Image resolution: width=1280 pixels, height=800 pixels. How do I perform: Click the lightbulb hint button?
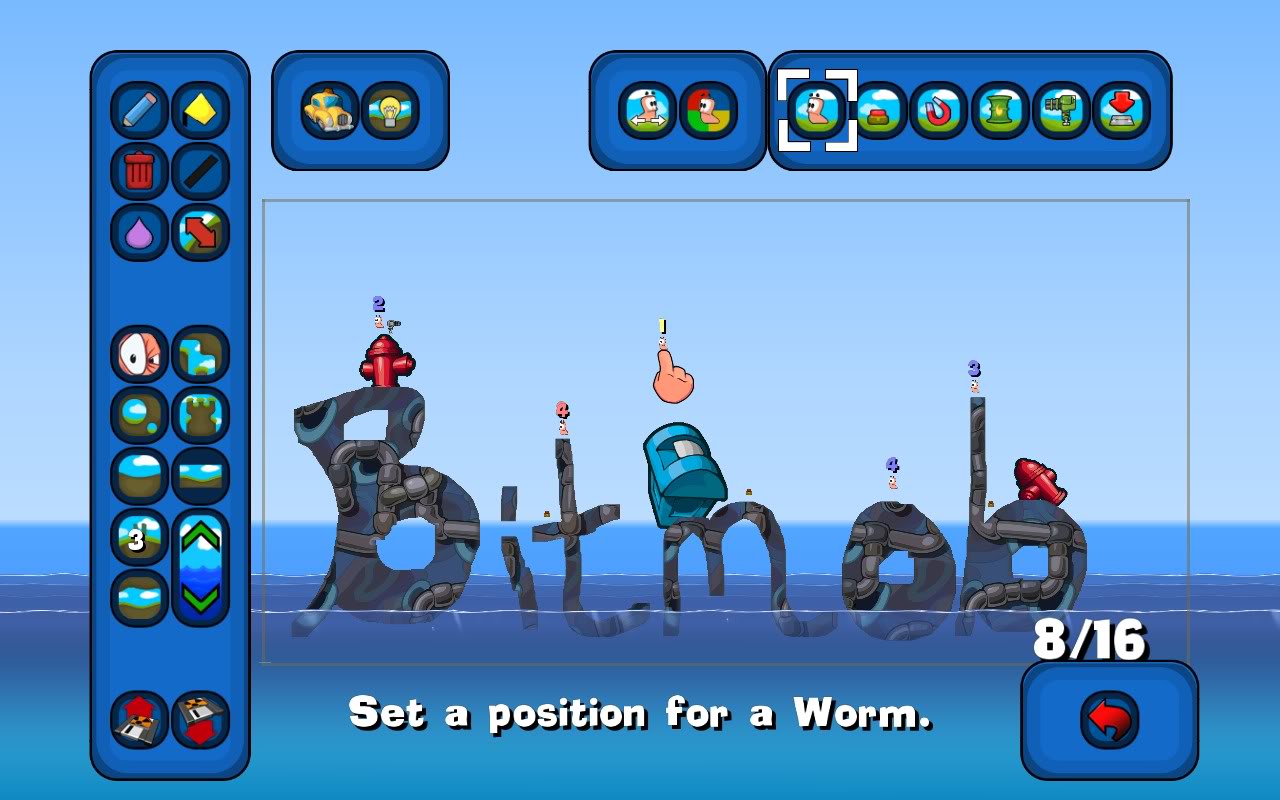tap(390, 112)
